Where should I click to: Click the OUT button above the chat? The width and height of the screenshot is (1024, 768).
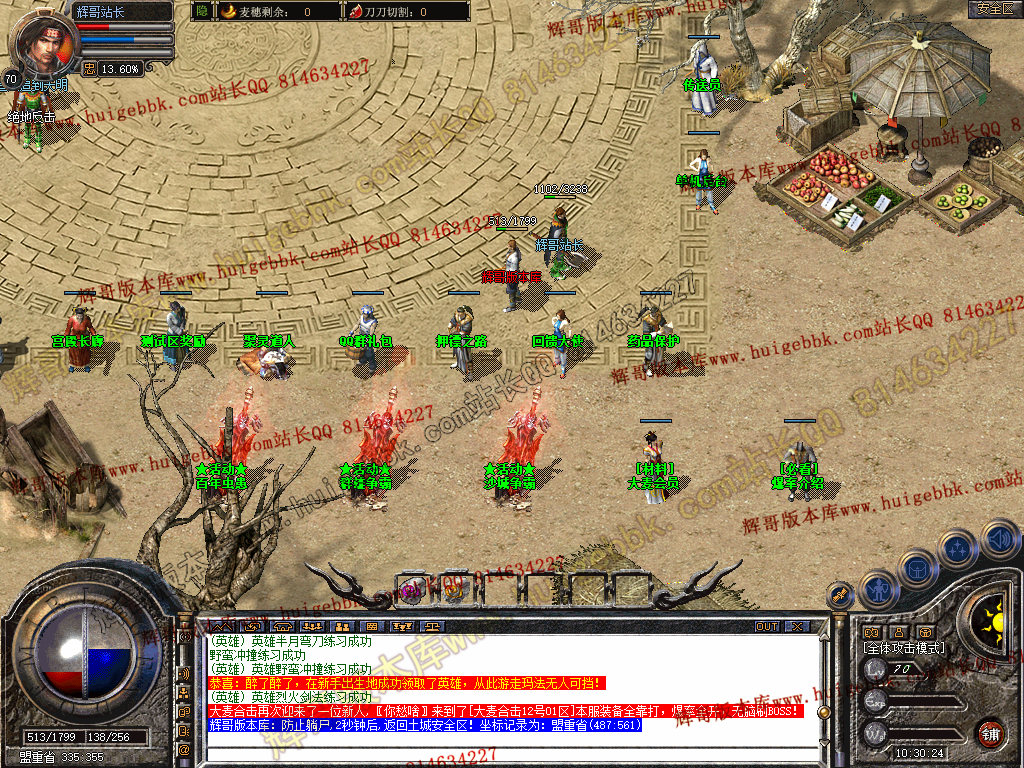pos(766,627)
